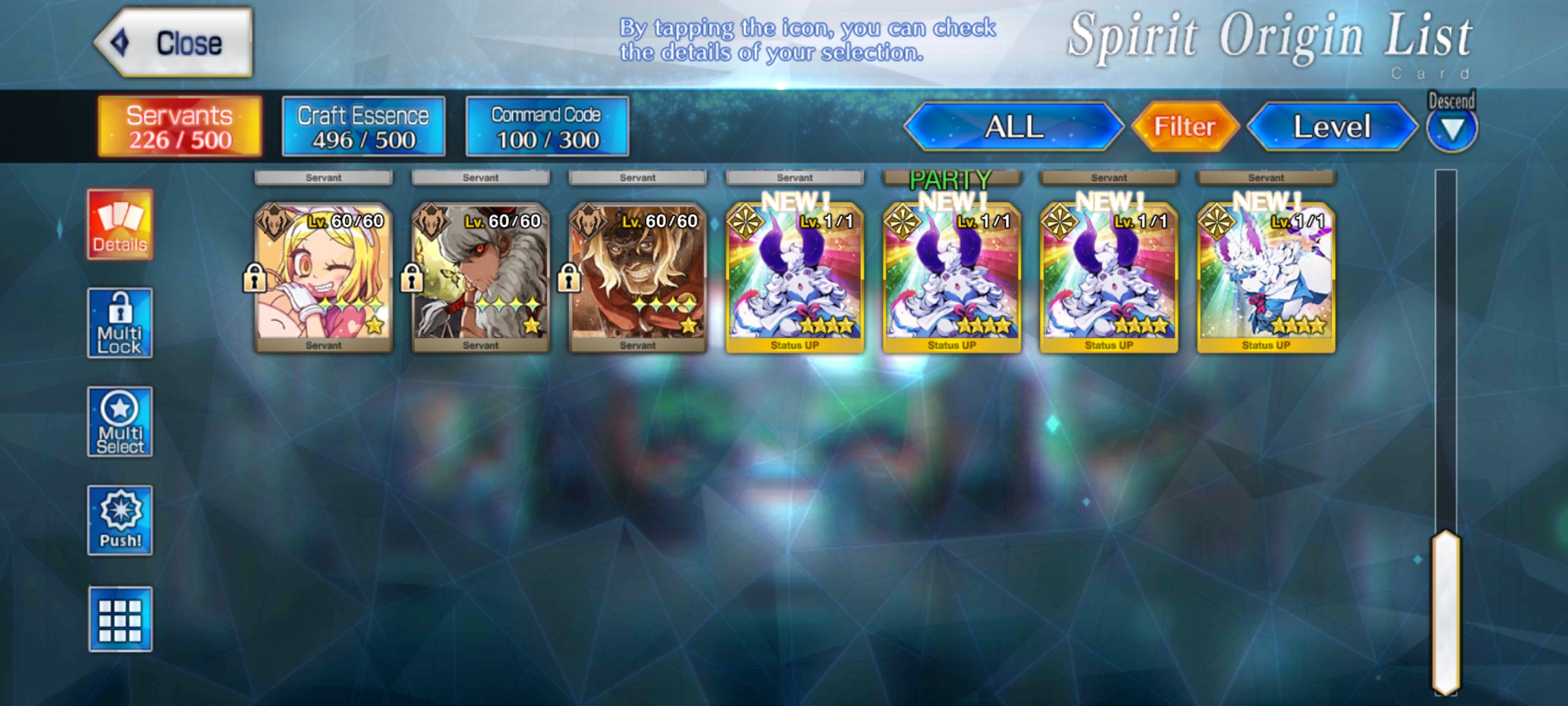The width and height of the screenshot is (1568, 706).
Task: Change the grid view layout
Action: pyautogui.click(x=120, y=619)
